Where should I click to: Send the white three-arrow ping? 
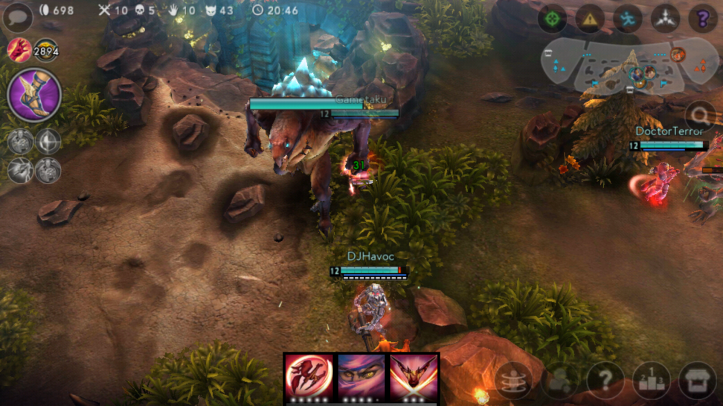click(x=665, y=18)
